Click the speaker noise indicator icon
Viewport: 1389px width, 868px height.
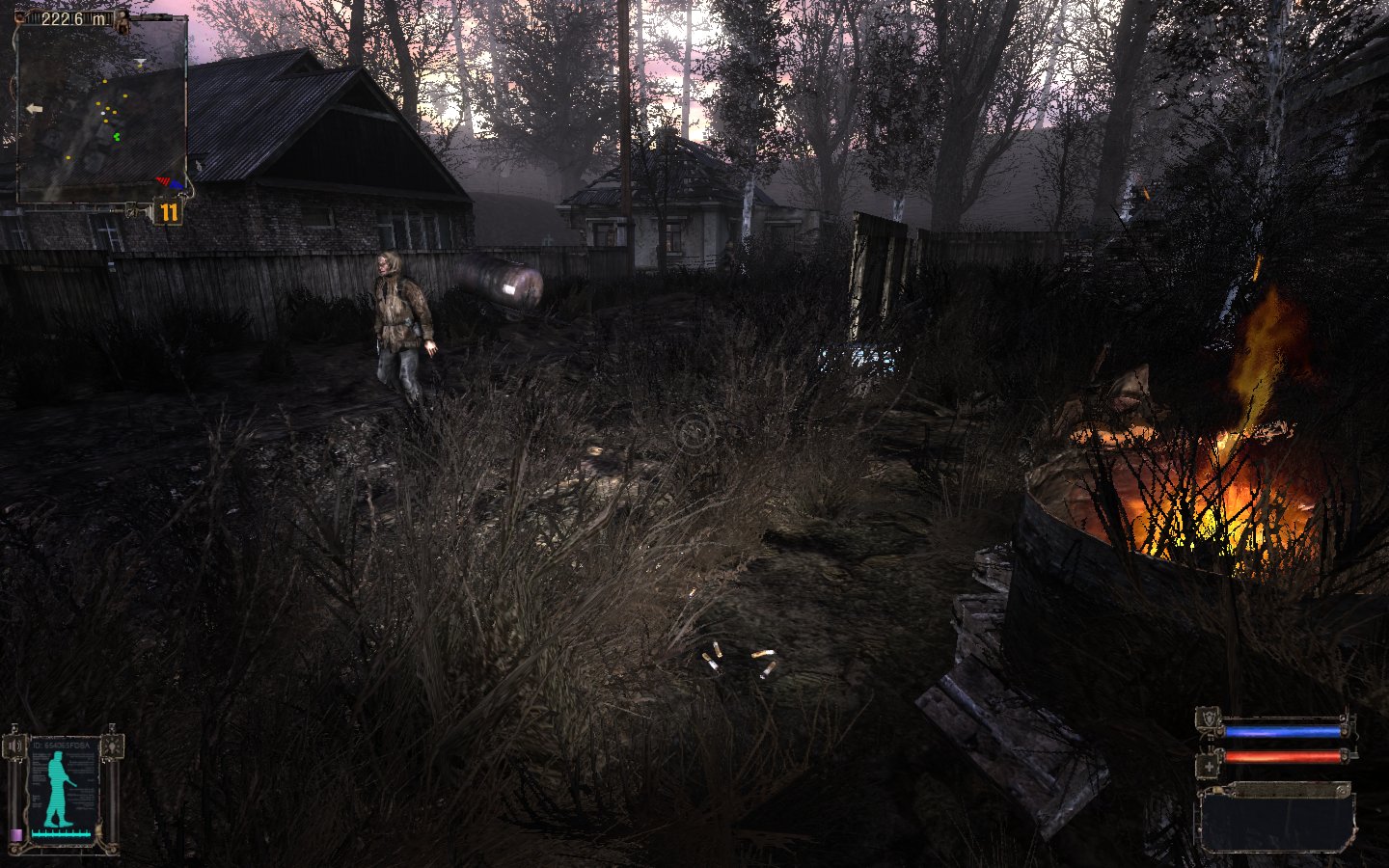pyautogui.click(x=13, y=746)
